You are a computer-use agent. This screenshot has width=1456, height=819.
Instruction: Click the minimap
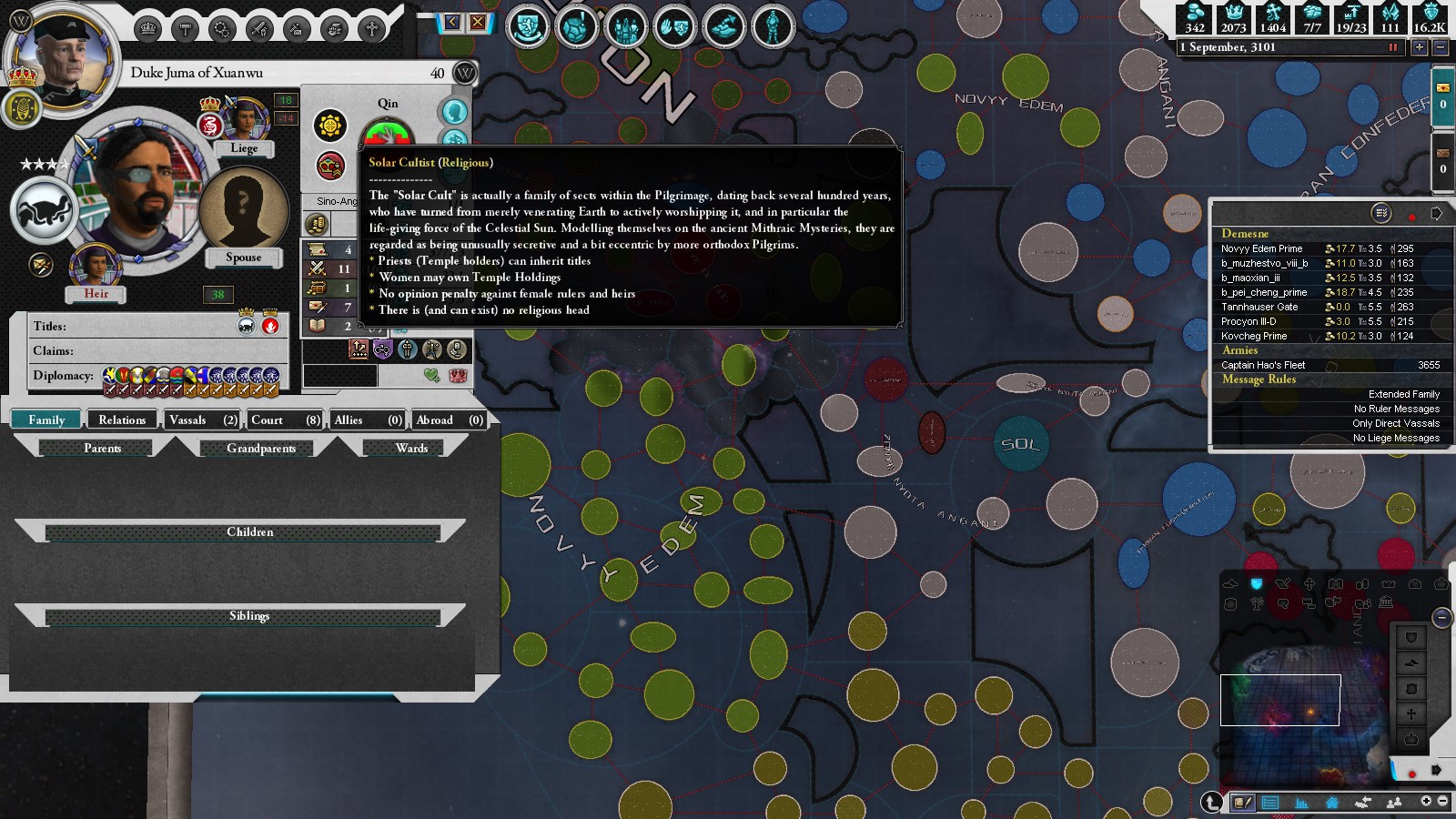[x=1301, y=692]
